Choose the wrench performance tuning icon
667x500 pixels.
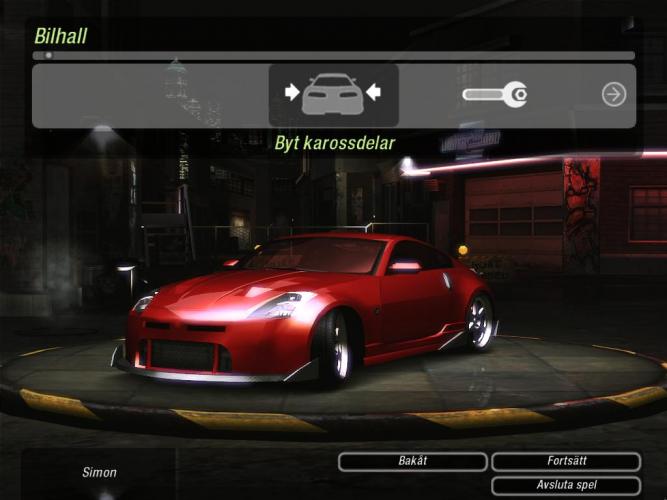point(495,95)
